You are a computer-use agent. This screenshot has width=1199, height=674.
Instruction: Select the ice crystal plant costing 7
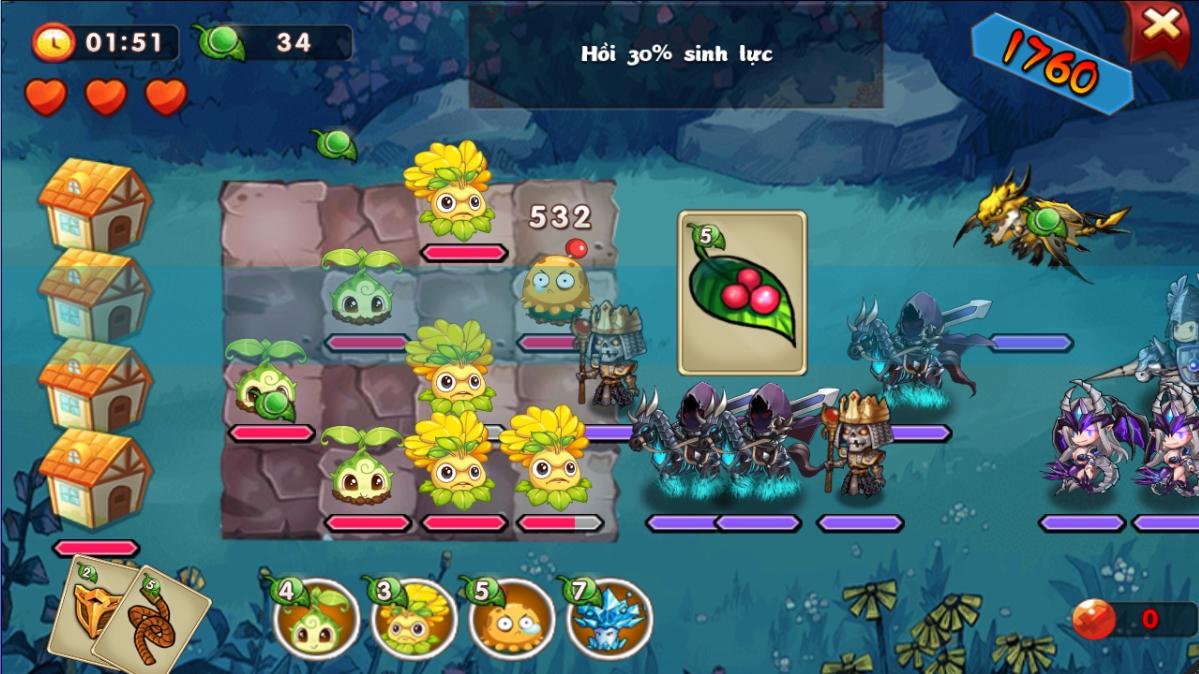coord(609,619)
